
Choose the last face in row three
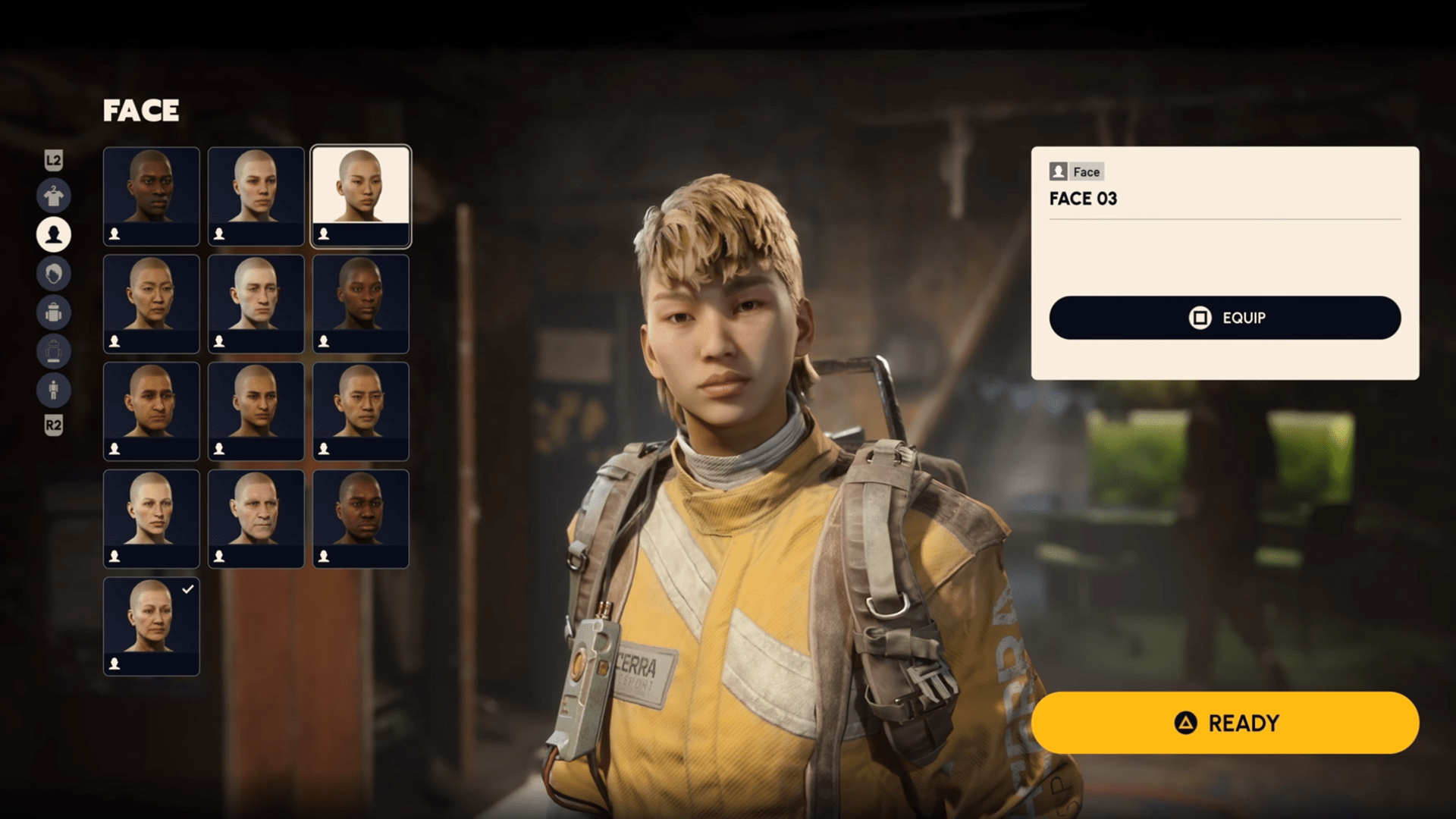tap(361, 410)
